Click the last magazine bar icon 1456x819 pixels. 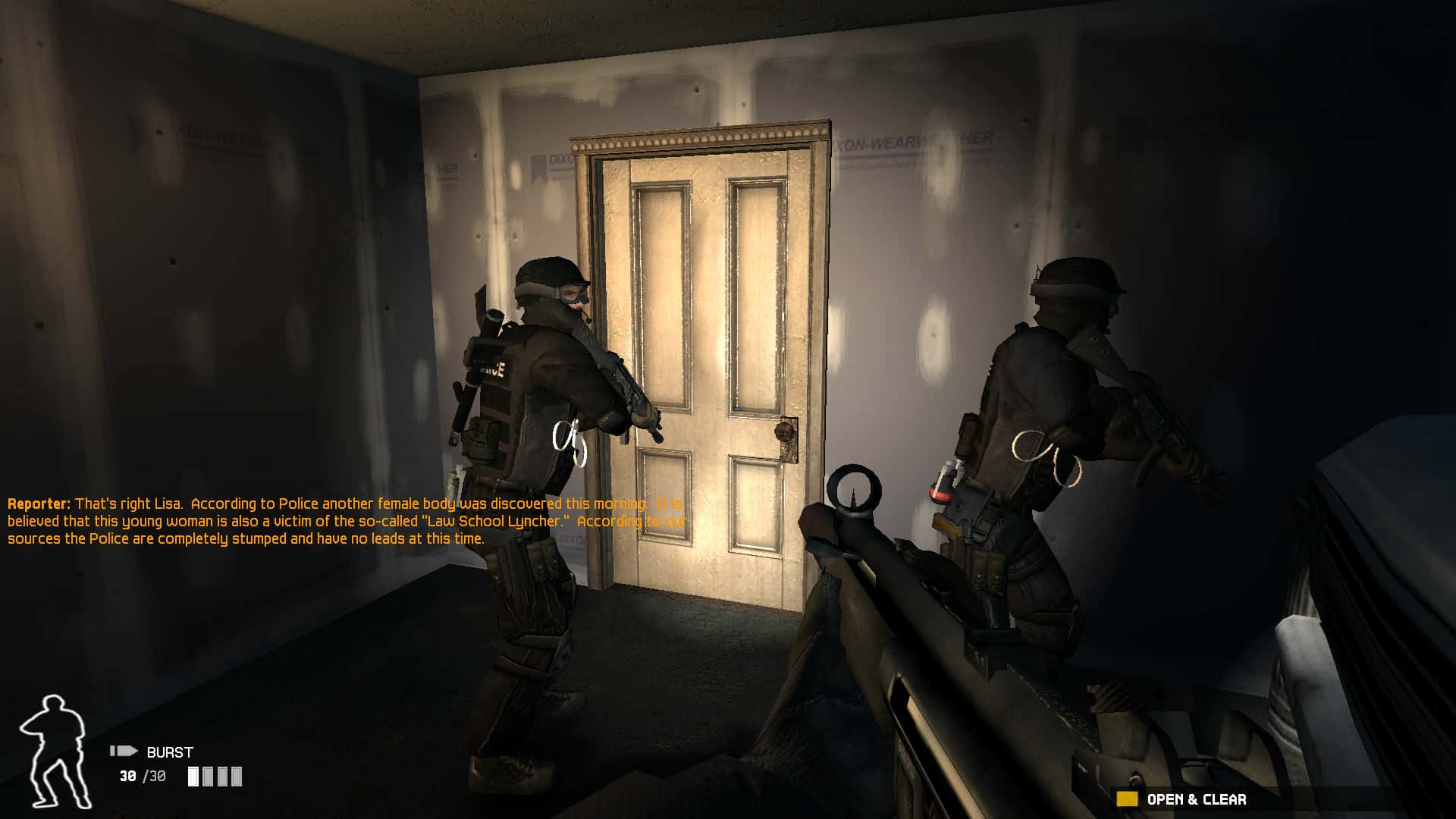point(235,777)
